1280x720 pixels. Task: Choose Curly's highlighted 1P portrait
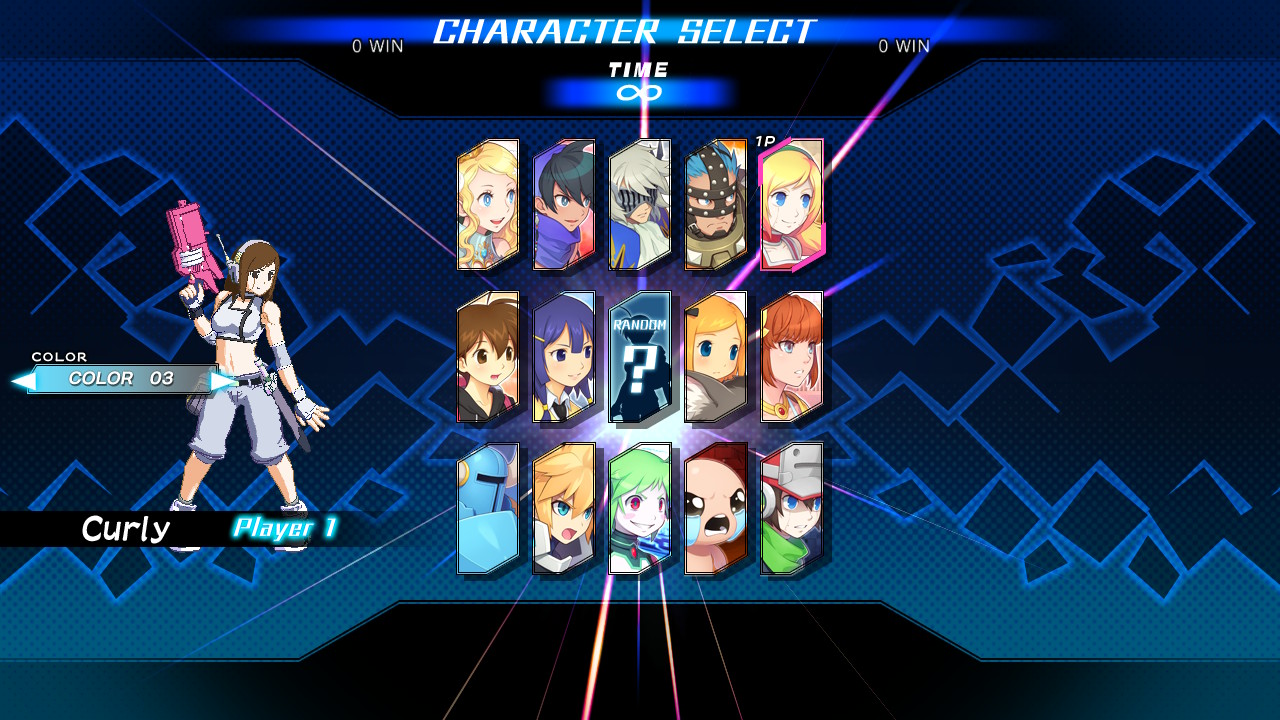click(x=792, y=205)
